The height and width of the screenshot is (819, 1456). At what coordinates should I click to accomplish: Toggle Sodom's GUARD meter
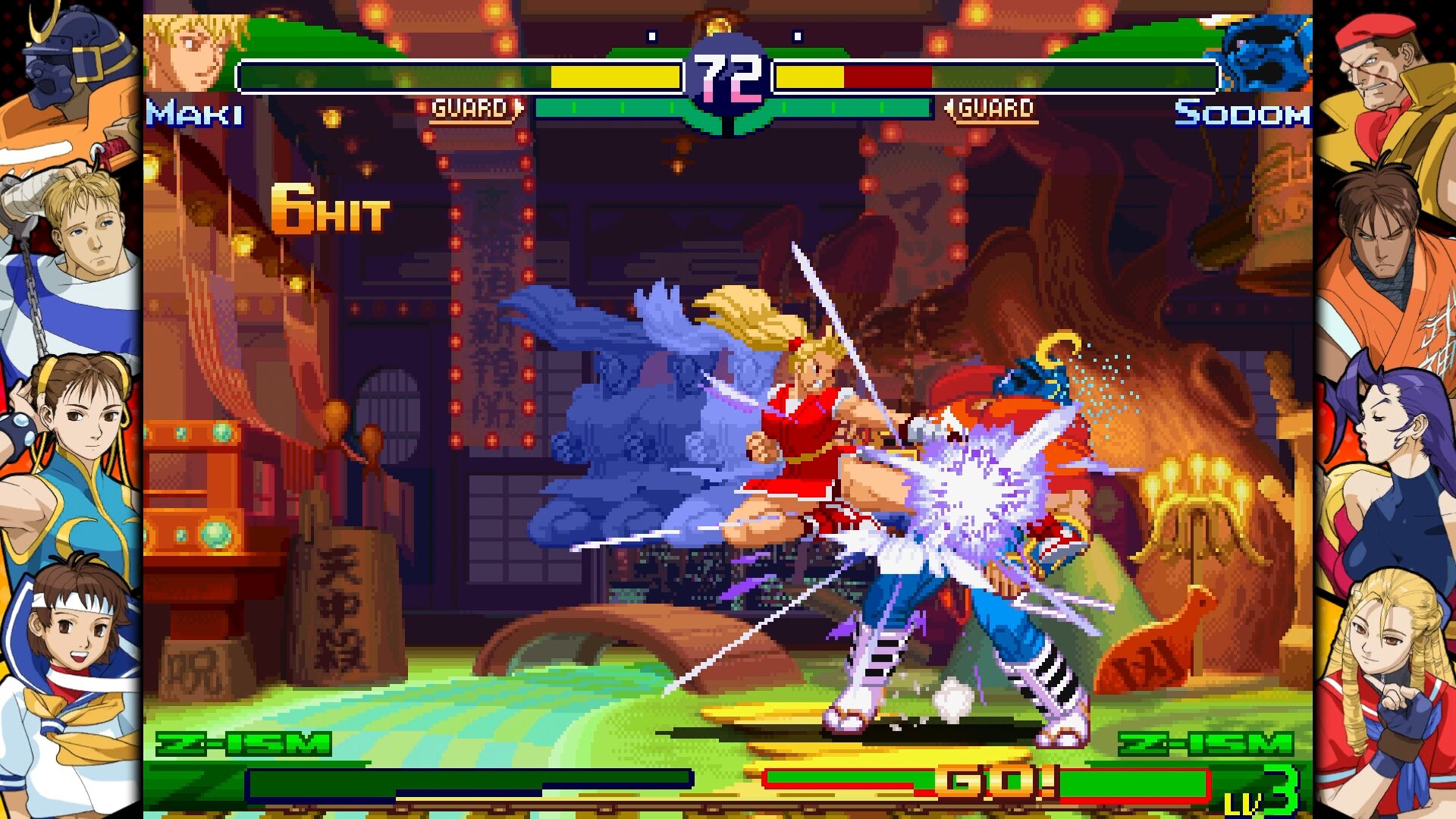click(x=991, y=107)
